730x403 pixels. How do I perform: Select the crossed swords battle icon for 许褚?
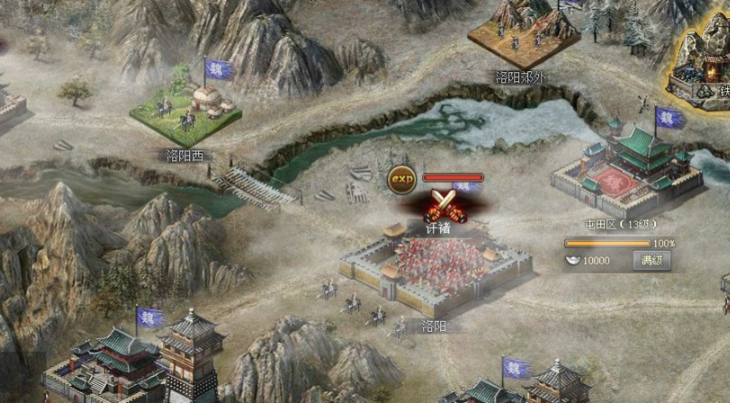tap(440, 205)
